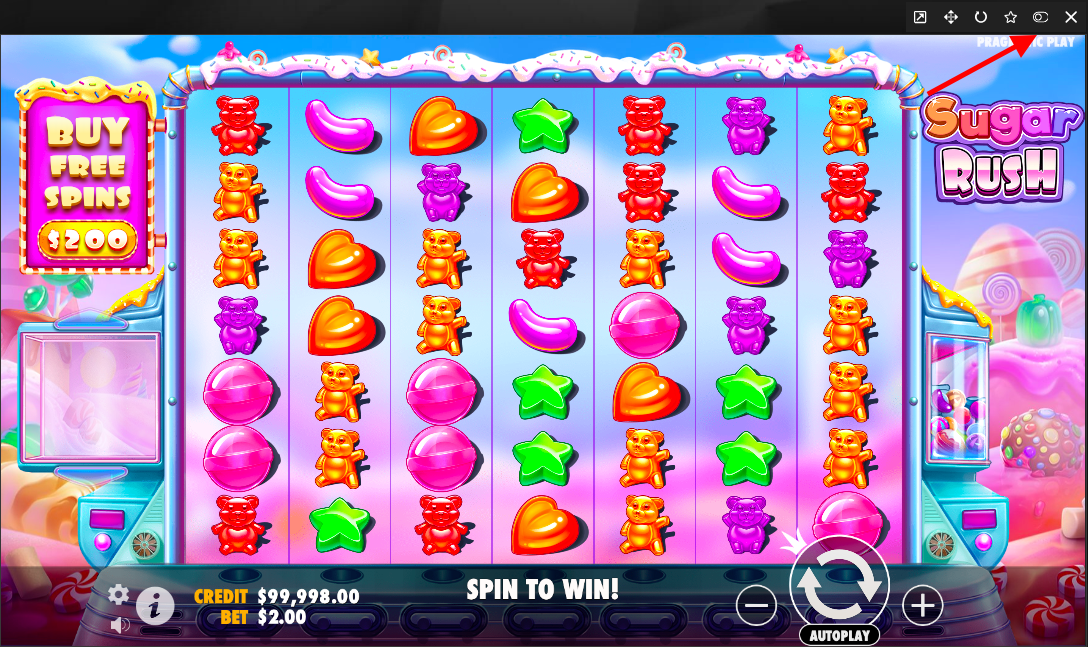
Task: Close the game window
Action: click(x=1071, y=17)
